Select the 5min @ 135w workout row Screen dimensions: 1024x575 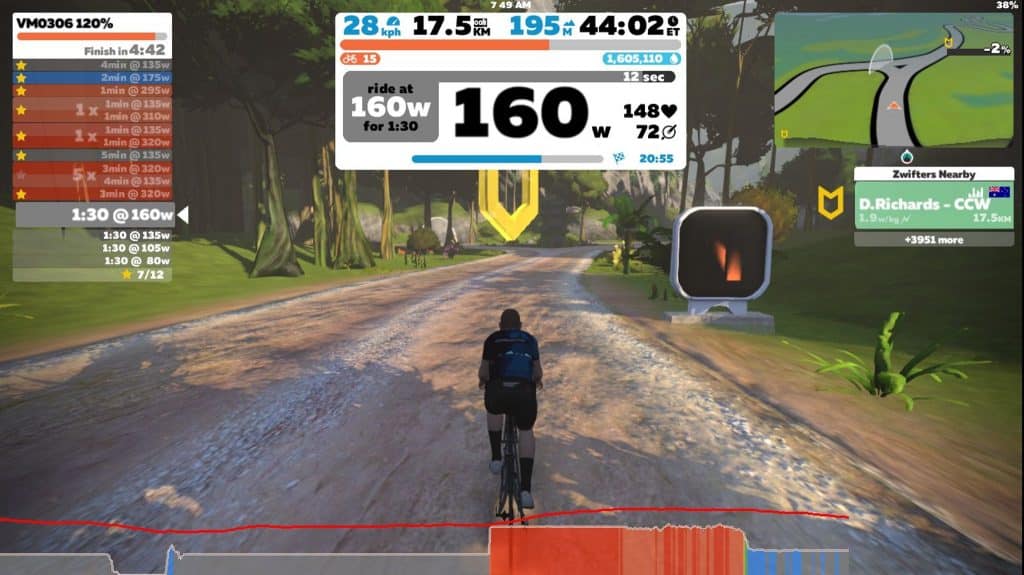click(x=92, y=155)
